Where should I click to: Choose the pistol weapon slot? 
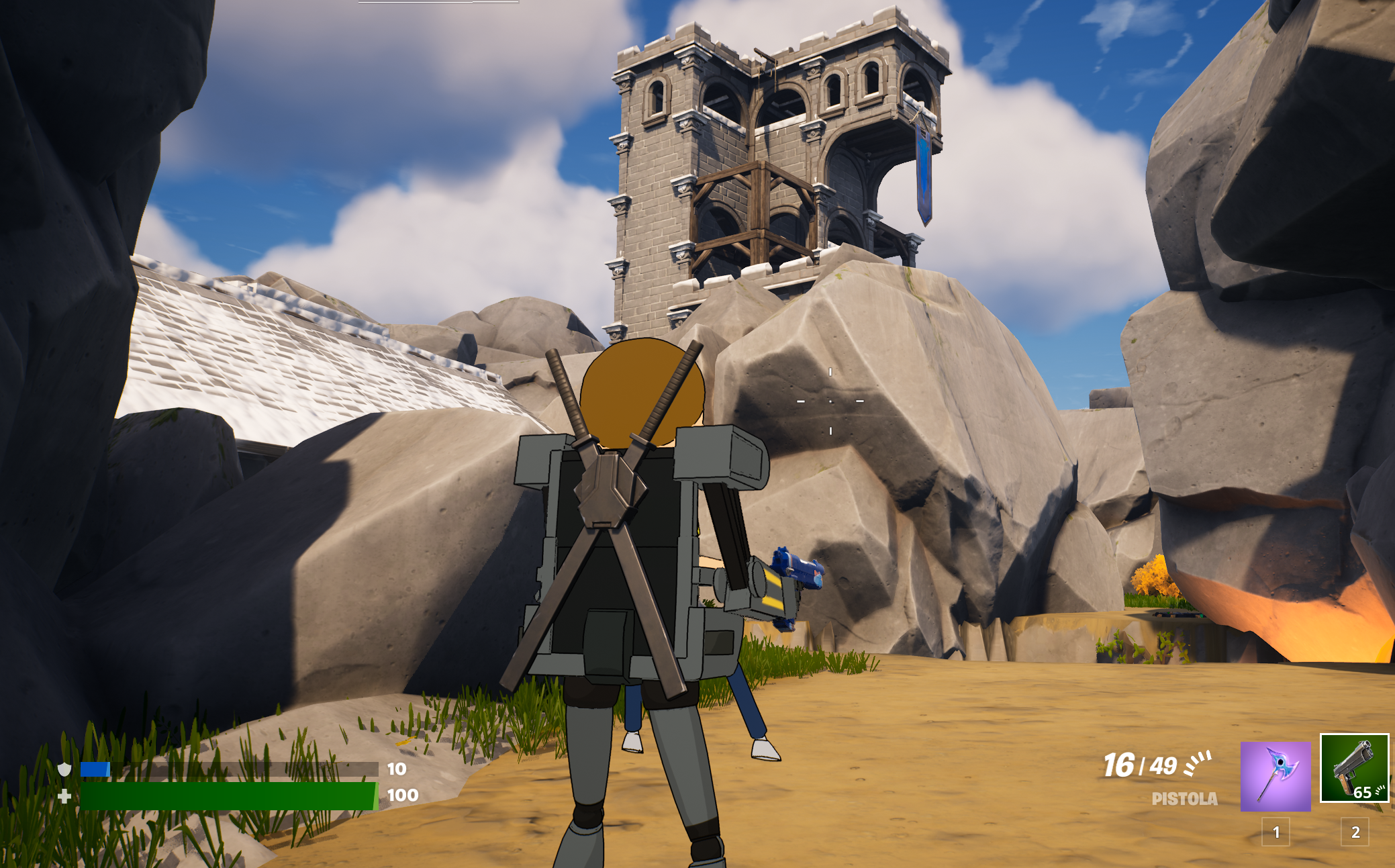[x=1353, y=769]
